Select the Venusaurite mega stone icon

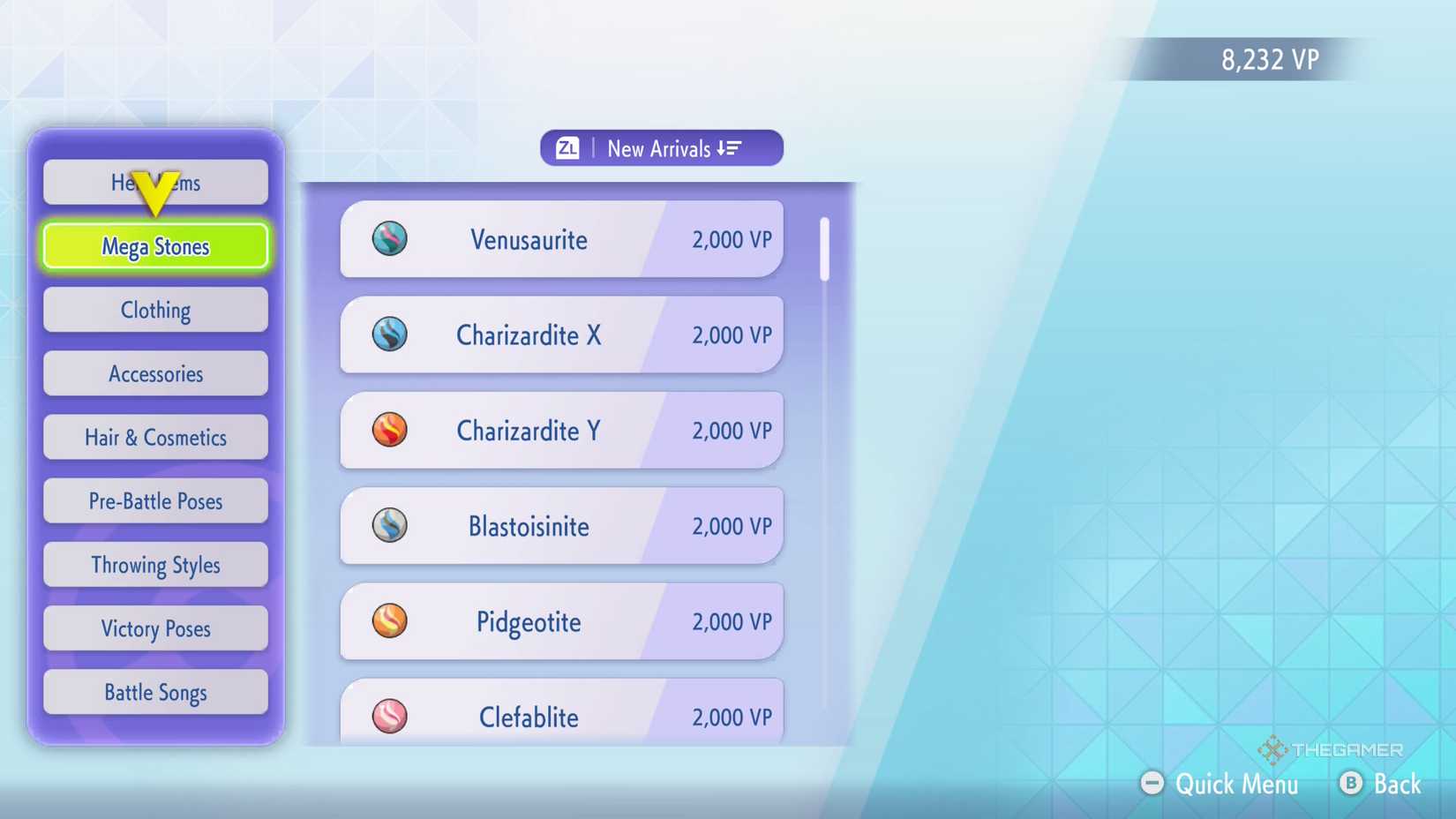tap(391, 239)
